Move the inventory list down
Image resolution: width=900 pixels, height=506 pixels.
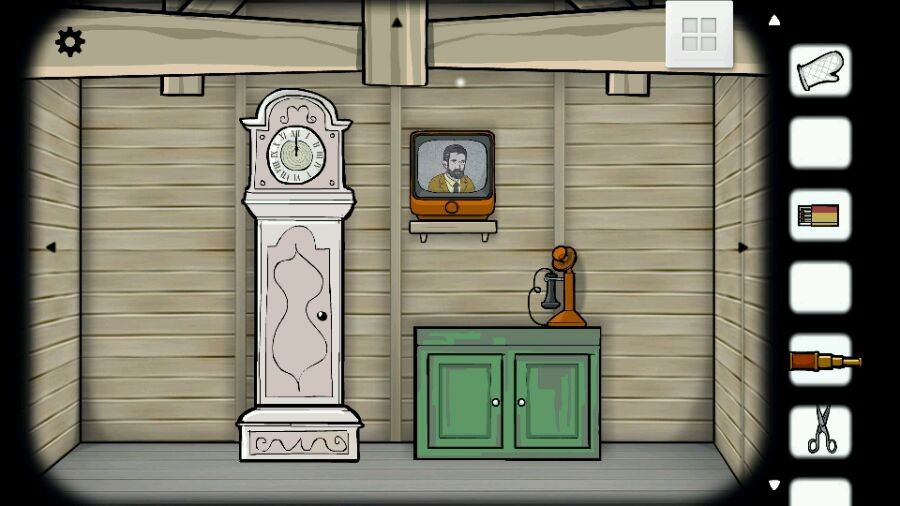click(x=774, y=485)
